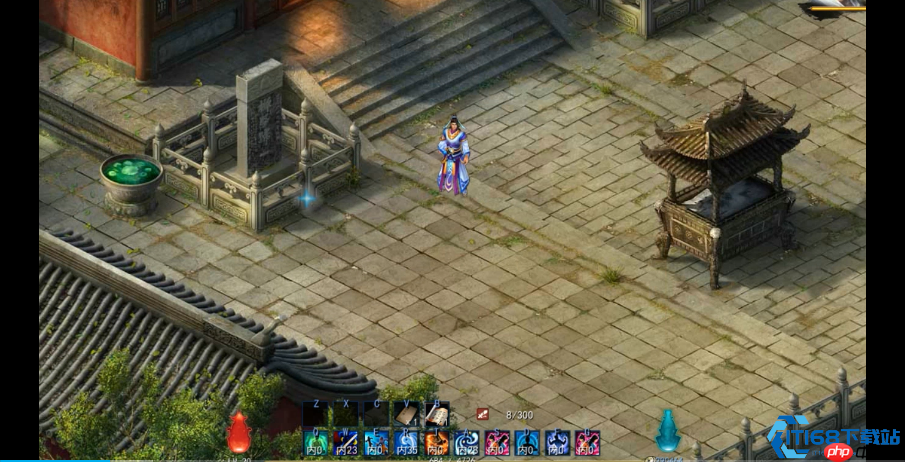905x462 pixels.
Task: Activate the blue swirl skill in slot R
Action: [406, 443]
